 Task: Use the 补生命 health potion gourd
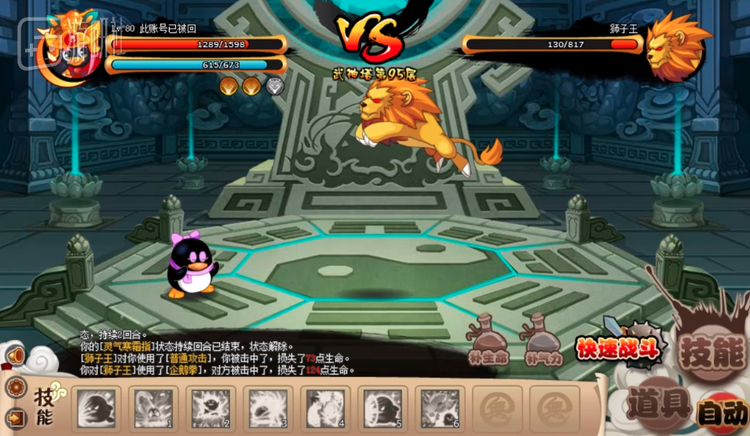click(488, 338)
